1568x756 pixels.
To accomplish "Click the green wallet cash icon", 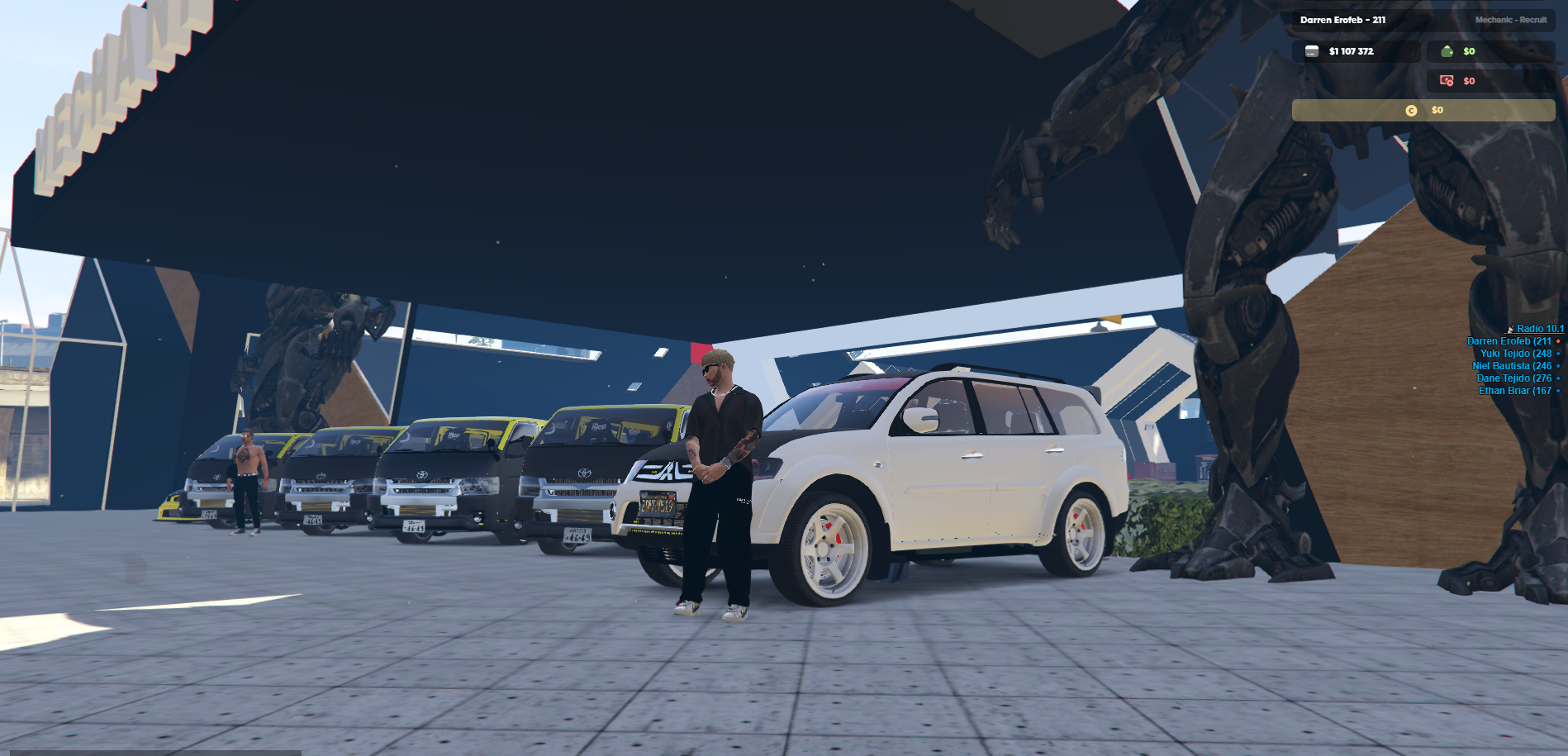I will pos(1447,51).
